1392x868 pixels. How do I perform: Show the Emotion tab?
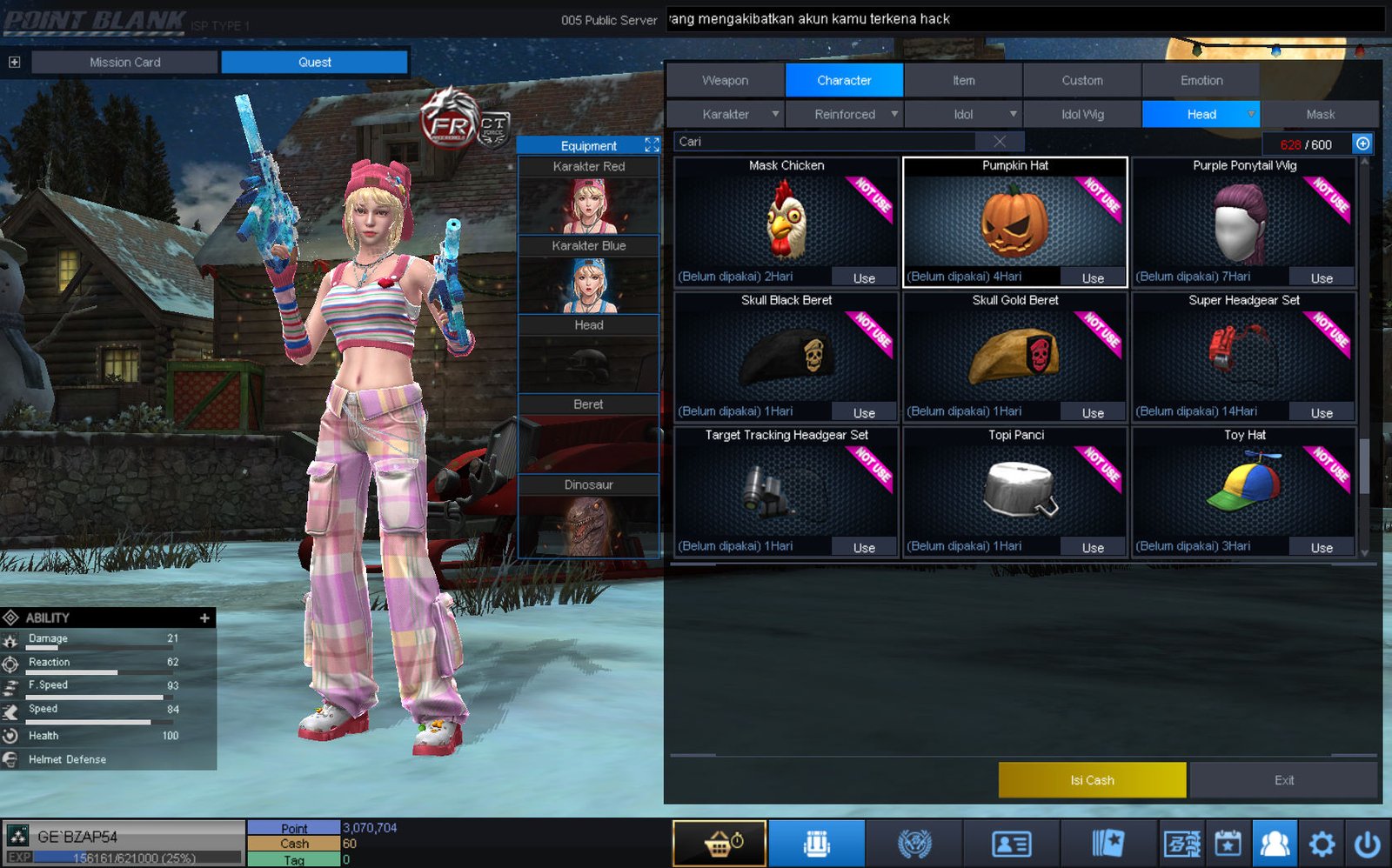coord(1201,80)
